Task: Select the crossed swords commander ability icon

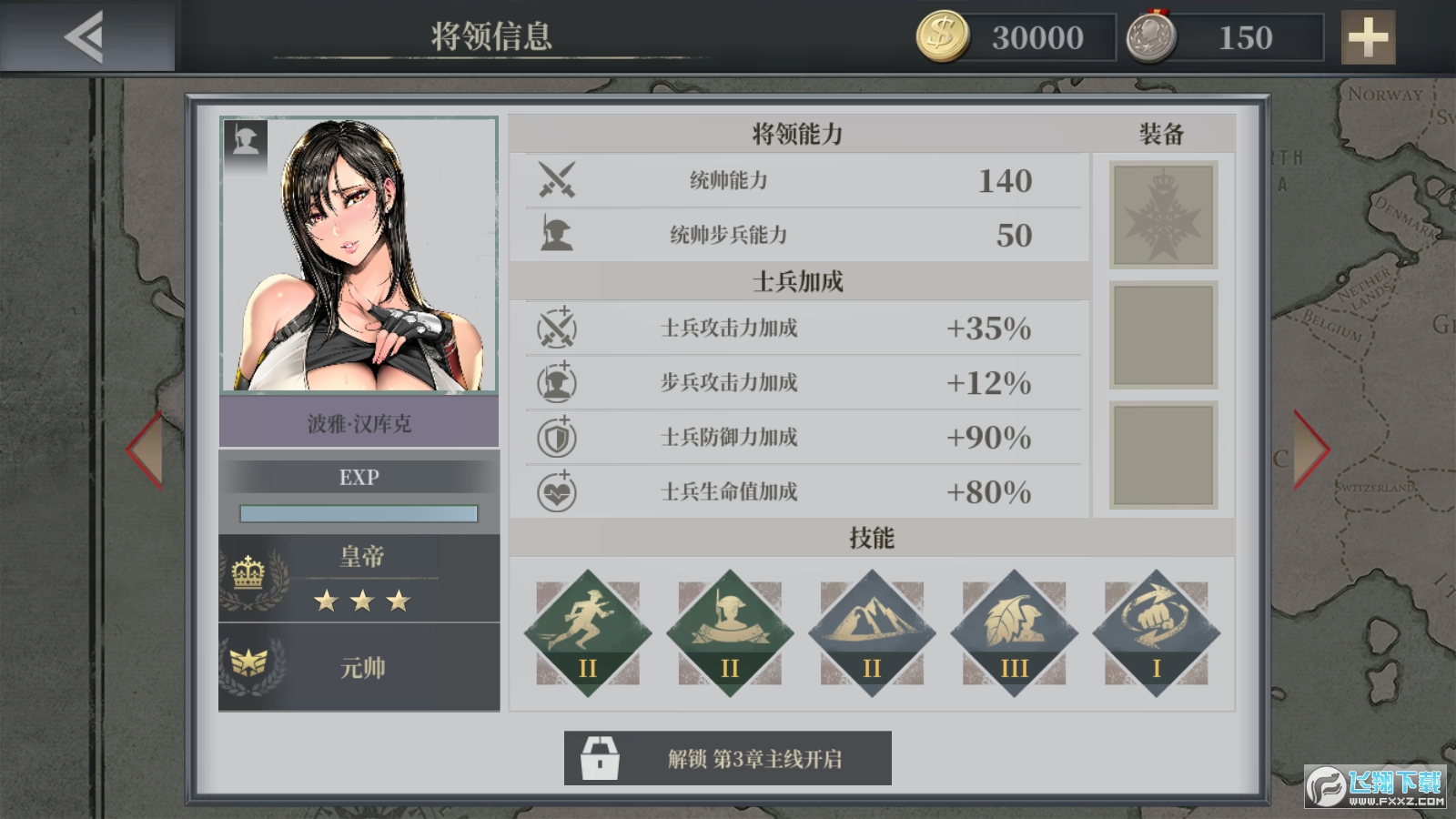Action: click(558, 181)
